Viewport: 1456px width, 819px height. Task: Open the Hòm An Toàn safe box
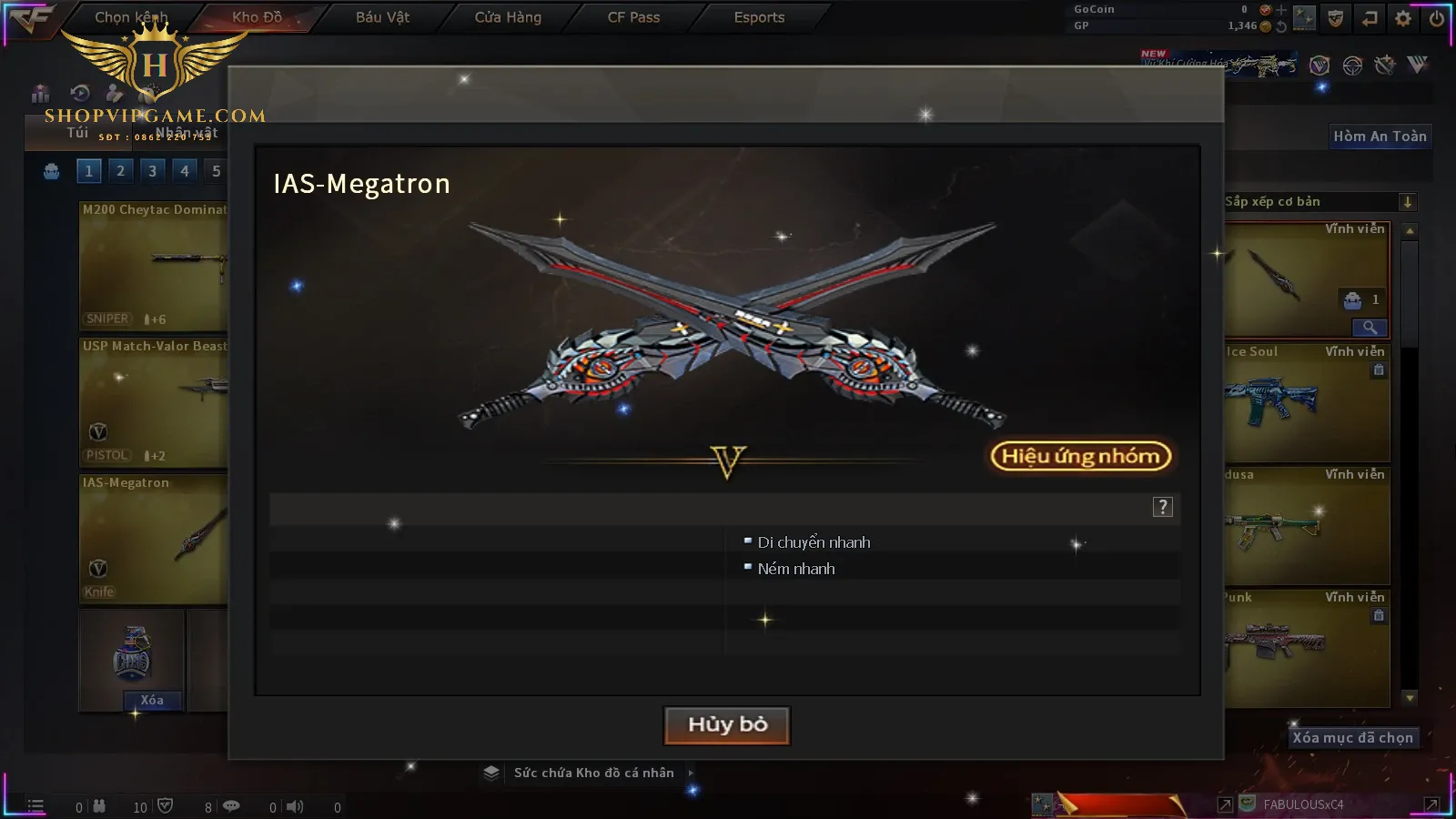point(1380,136)
